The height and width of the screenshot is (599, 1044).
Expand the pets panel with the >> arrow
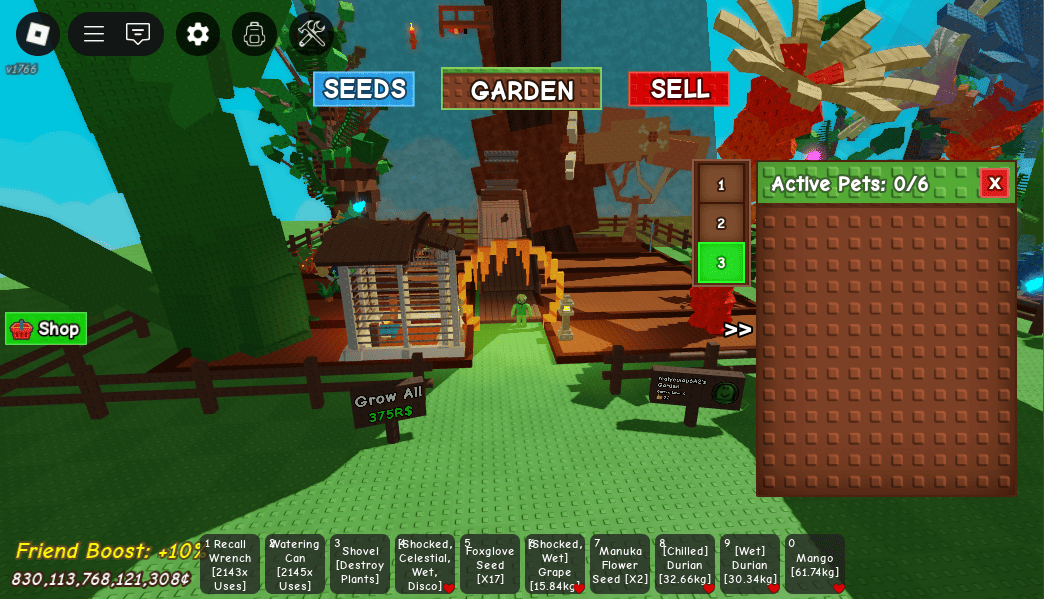click(738, 330)
